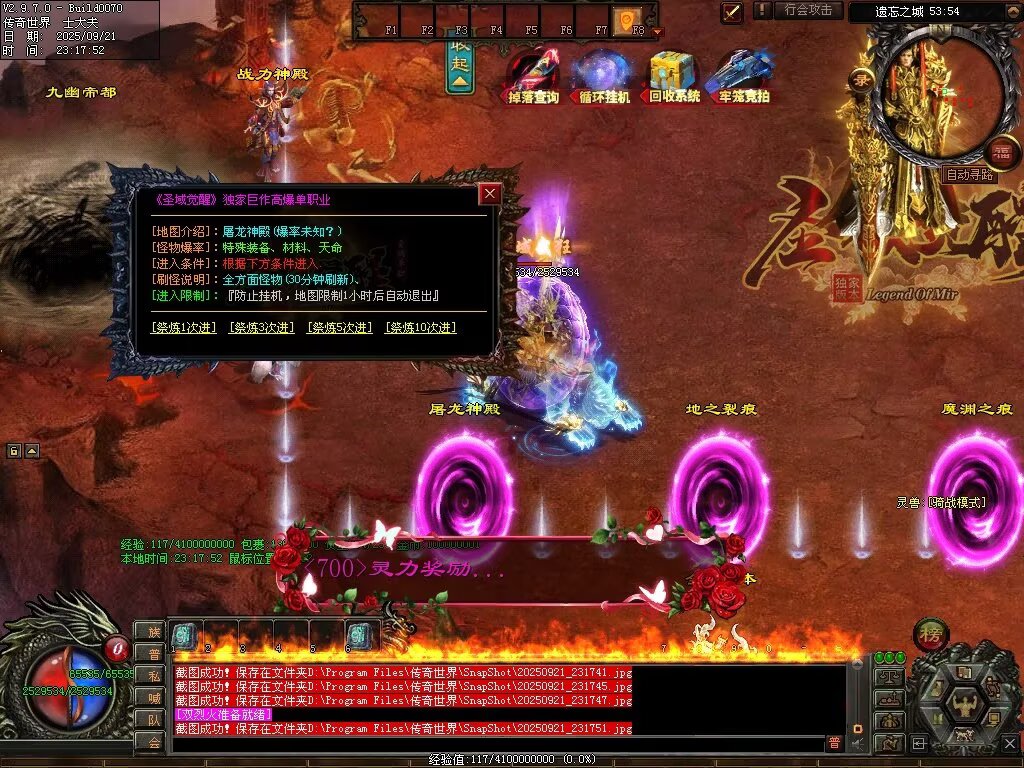This screenshot has height=768, width=1024.
Task: Open the scales trade button
Action: 889,675
